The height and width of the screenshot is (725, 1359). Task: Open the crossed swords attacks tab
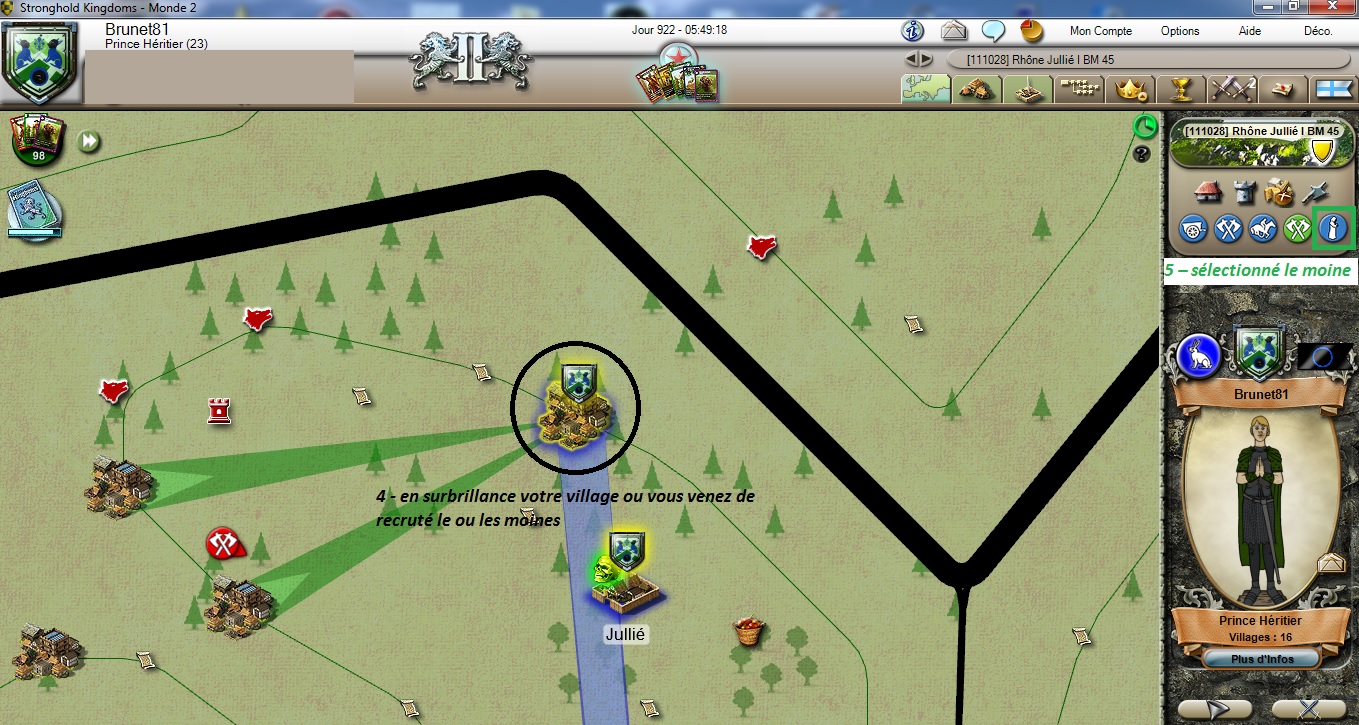pyautogui.click(x=1232, y=89)
